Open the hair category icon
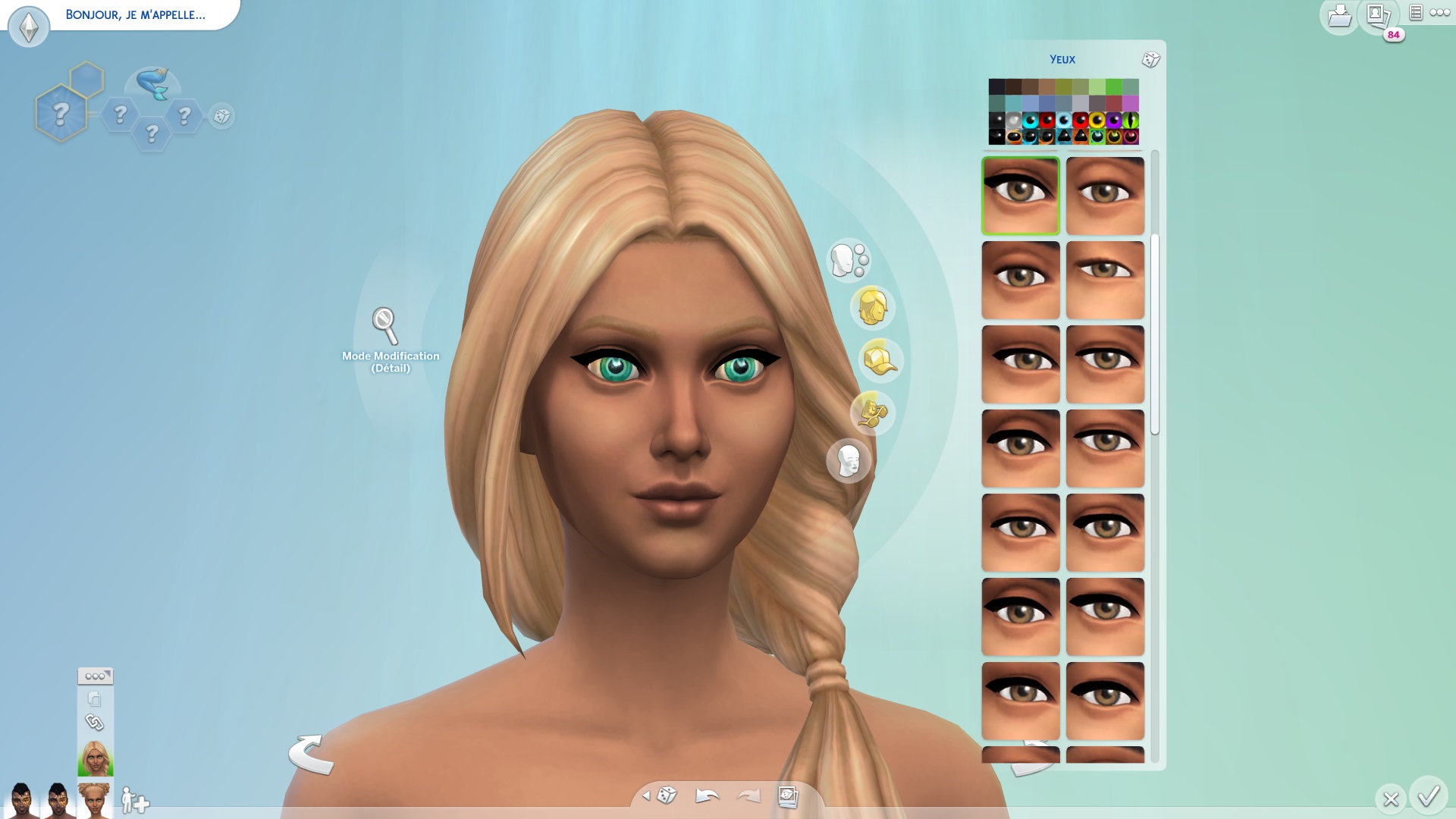This screenshot has height=819, width=1456. pos(872,308)
